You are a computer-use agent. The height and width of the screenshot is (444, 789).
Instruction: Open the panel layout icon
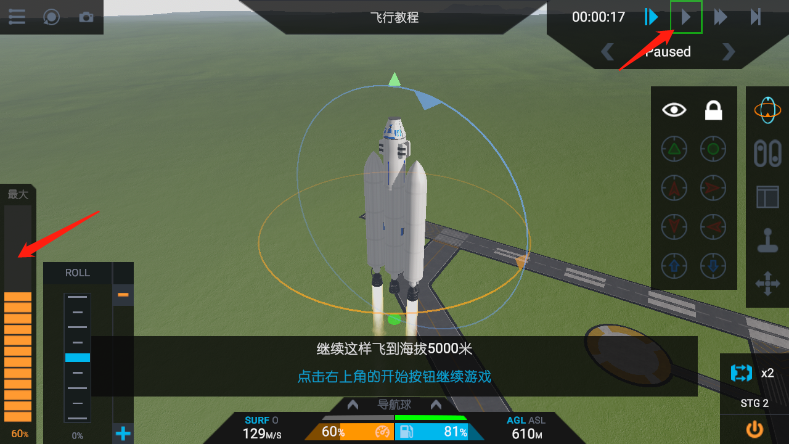coord(767,197)
